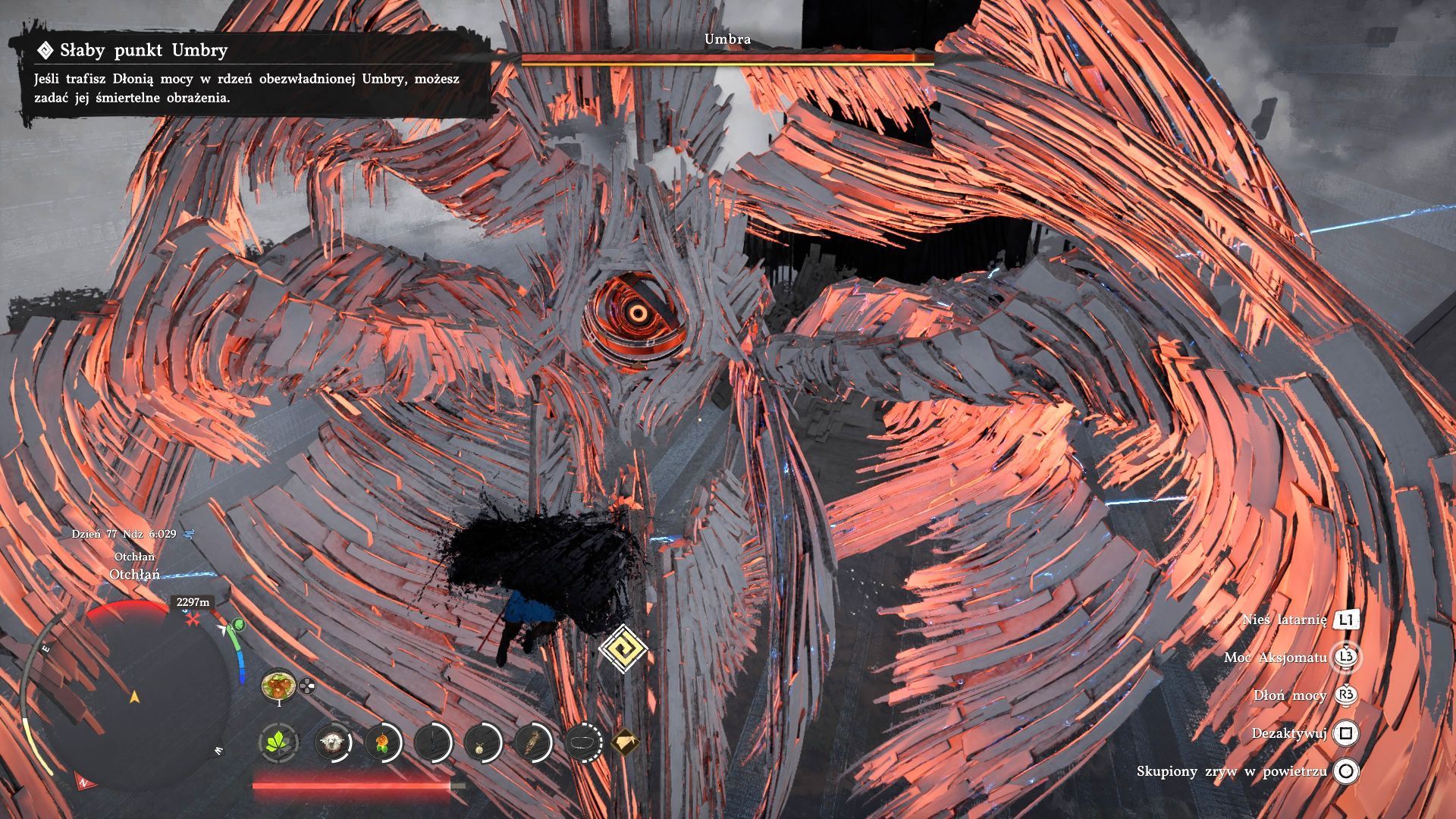Screen dimensions: 1456x819
Task: Select the green leaf skill icon
Action: 278,742
